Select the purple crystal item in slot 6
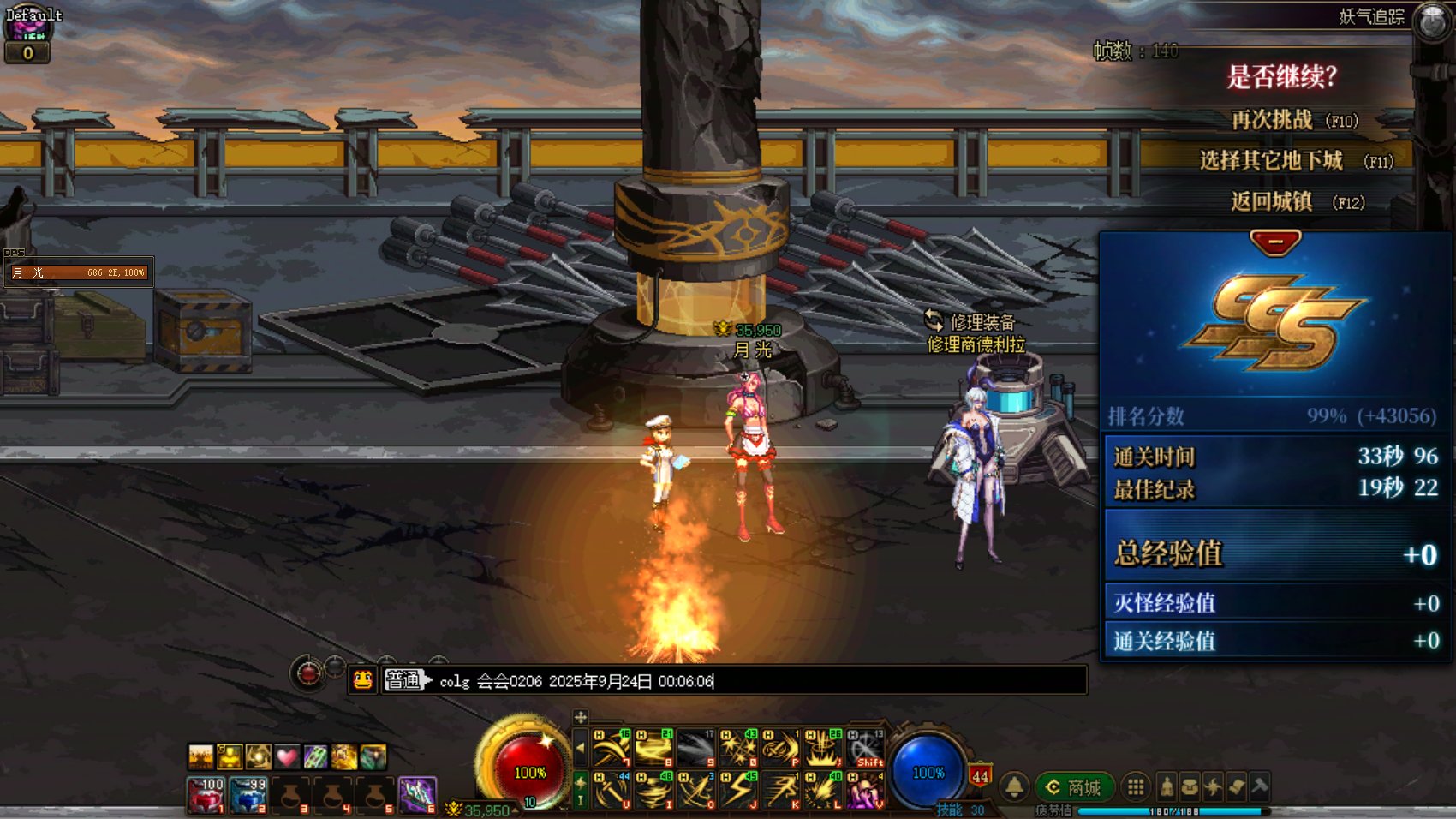 (418, 795)
